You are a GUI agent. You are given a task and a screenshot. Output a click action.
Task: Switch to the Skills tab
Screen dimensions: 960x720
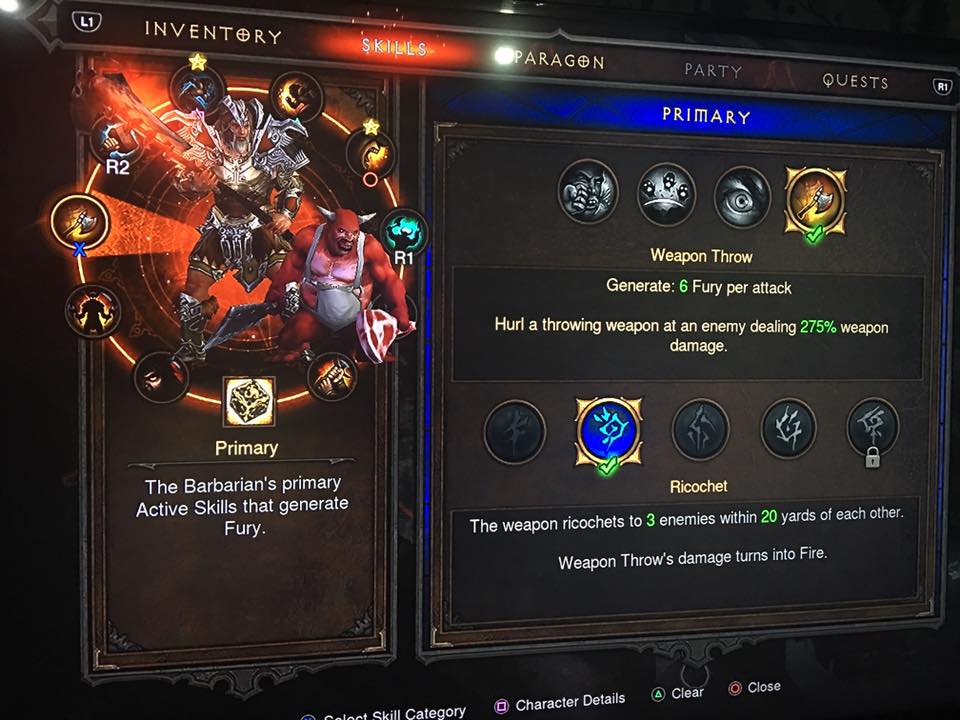pos(394,47)
